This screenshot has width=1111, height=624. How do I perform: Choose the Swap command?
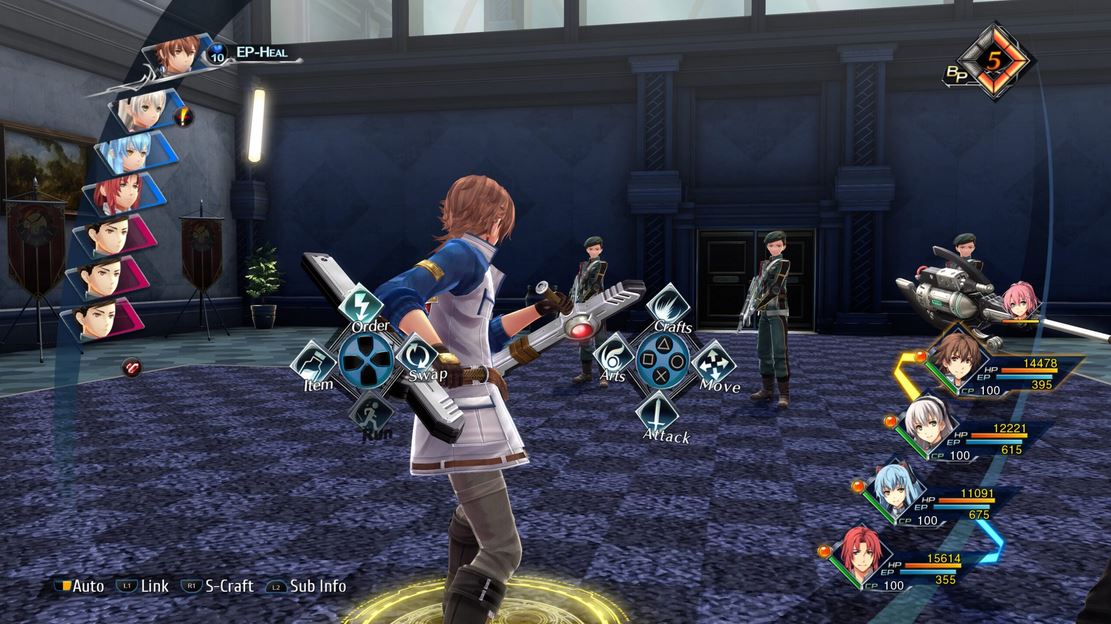click(x=416, y=356)
